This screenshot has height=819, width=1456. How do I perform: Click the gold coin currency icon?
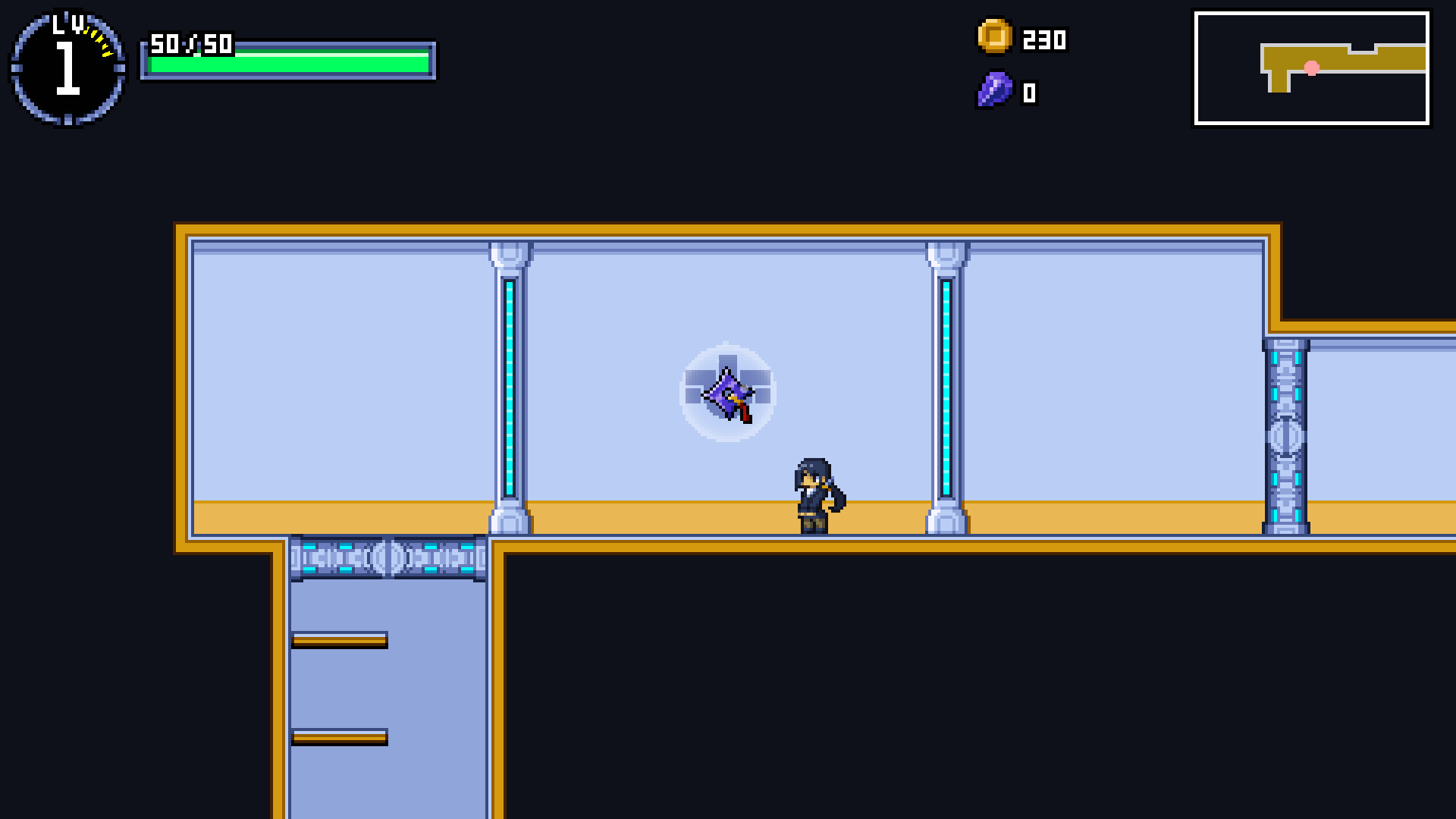coord(993,38)
